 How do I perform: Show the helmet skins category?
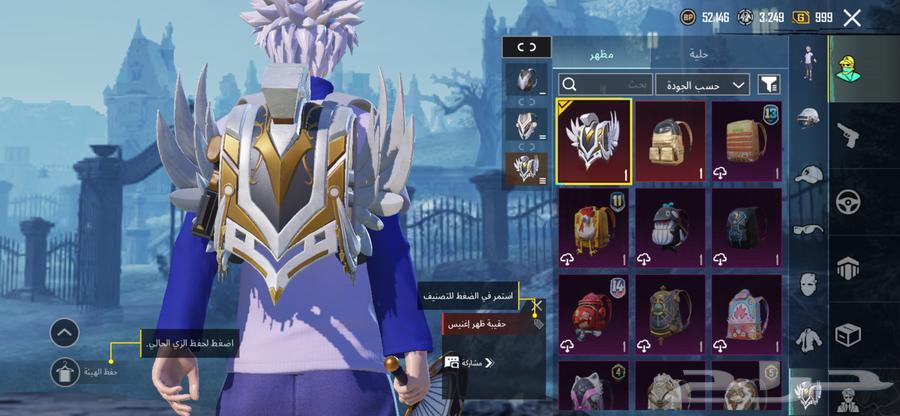pos(808,118)
